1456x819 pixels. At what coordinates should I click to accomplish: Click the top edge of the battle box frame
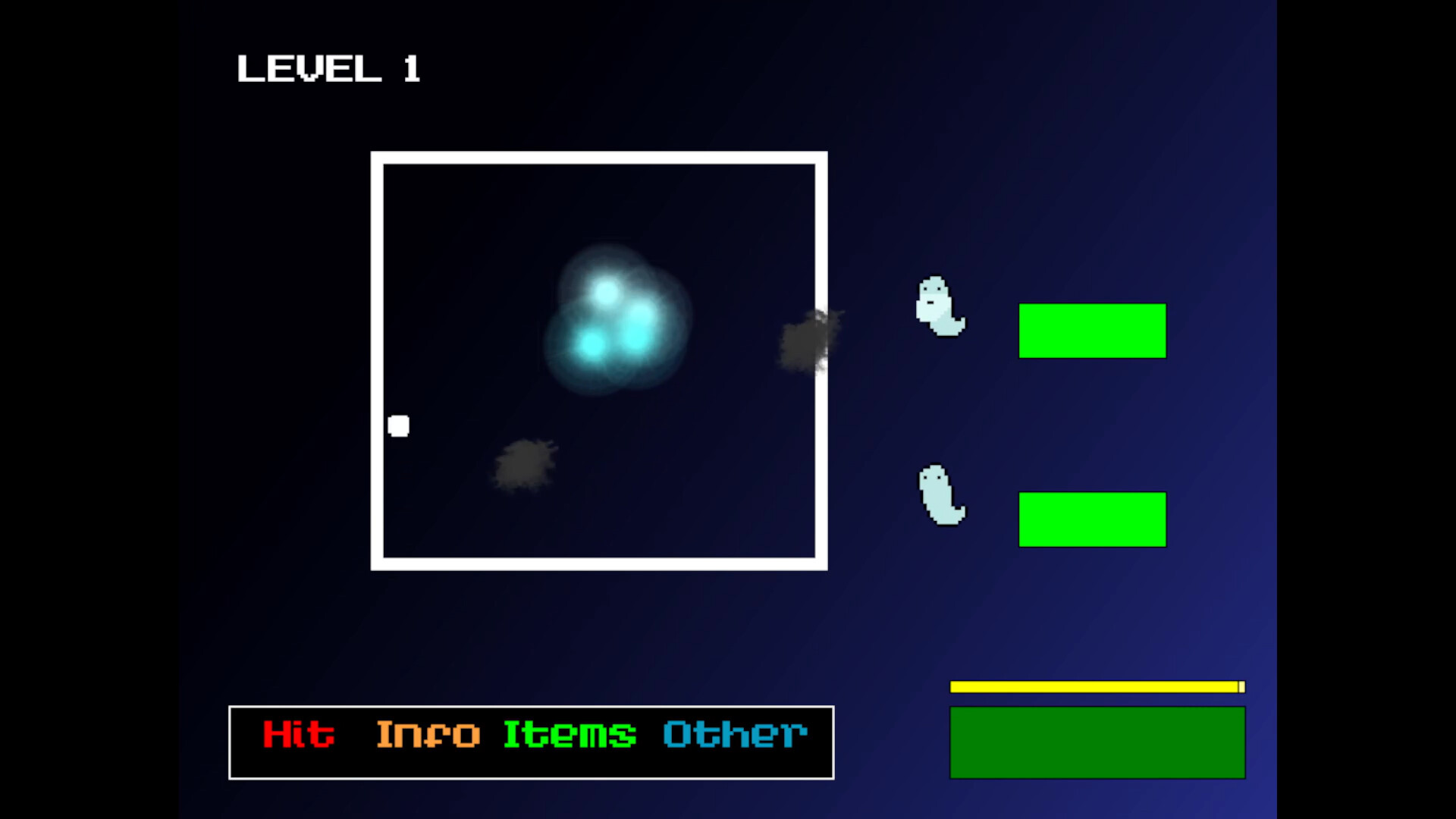coord(599,157)
